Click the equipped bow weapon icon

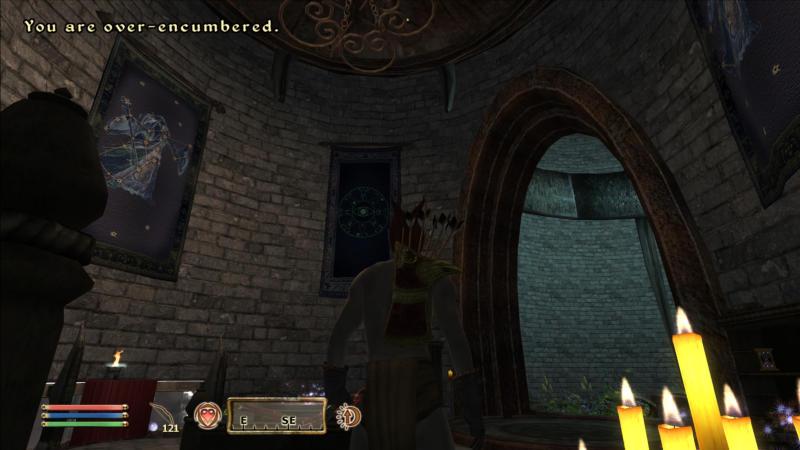click(161, 413)
